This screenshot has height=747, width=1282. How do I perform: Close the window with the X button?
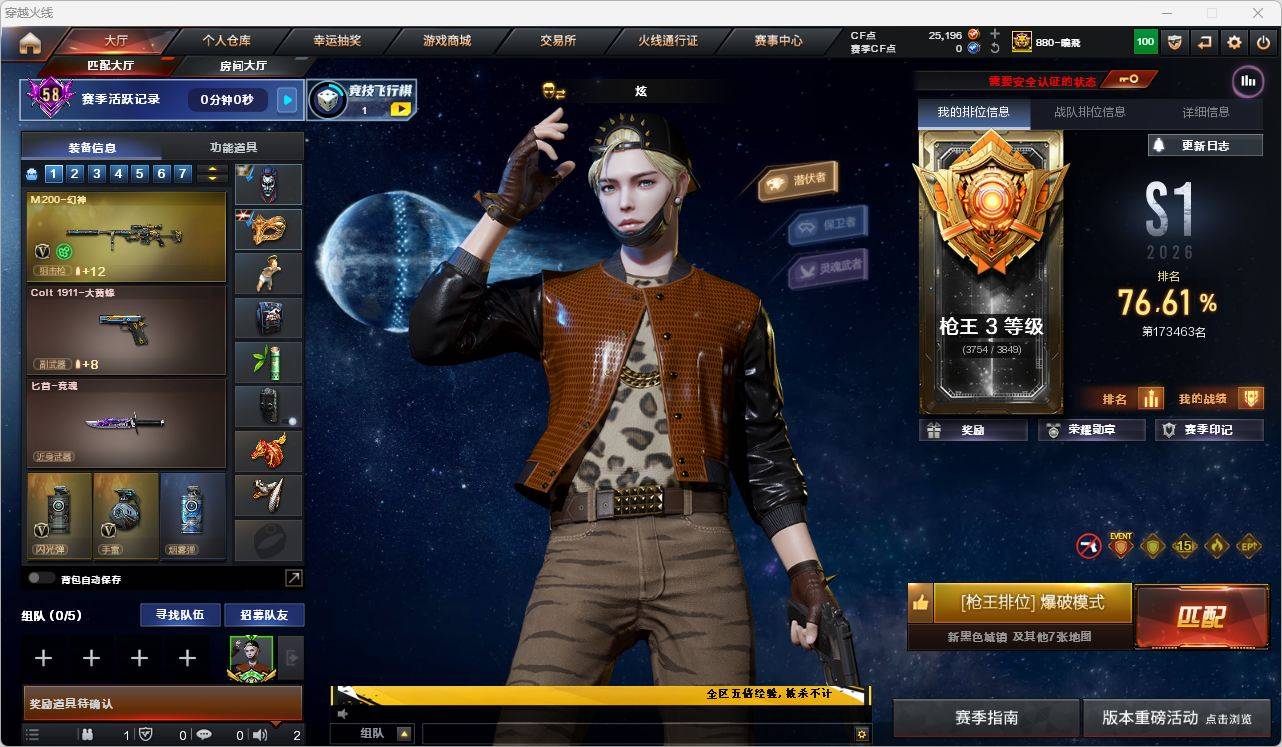[x=1258, y=13]
